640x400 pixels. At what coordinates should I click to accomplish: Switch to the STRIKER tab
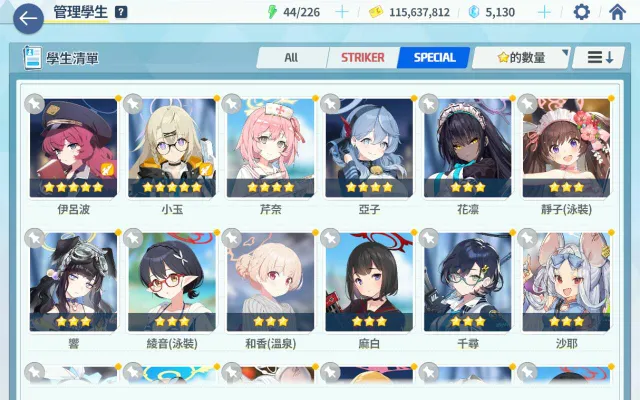pos(362,57)
